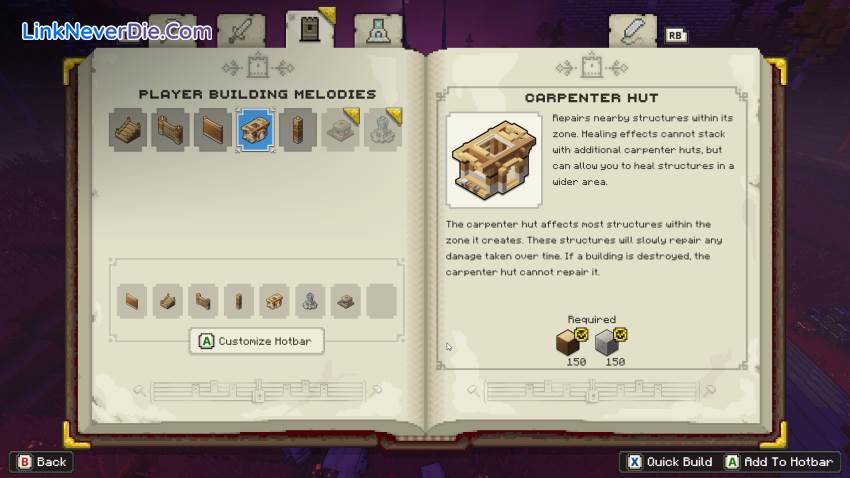The image size is (850, 478).
Task: Select the wall melody in the melodies grid
Action: 213,130
